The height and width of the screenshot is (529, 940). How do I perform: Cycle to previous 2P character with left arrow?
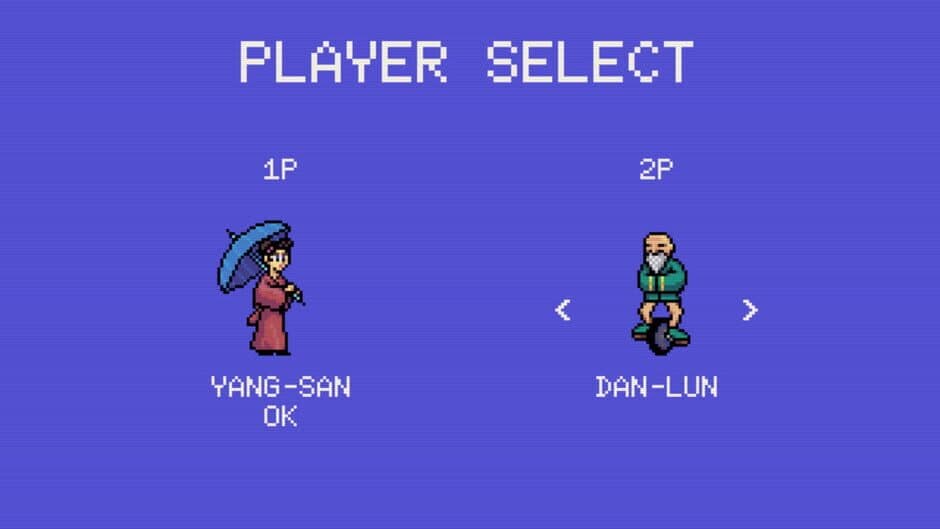coord(563,310)
